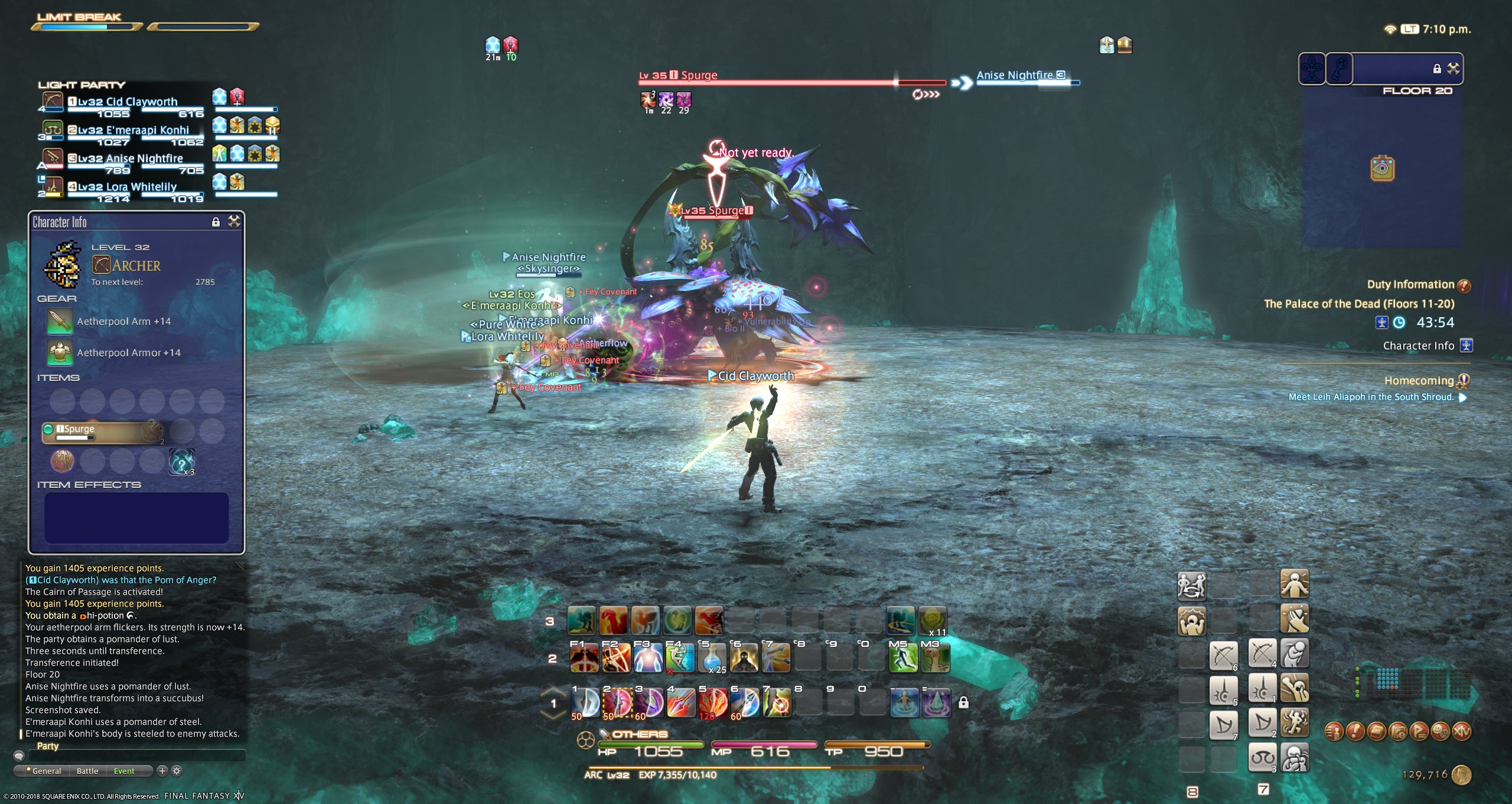Toggle the hotbar lock icon
Screen dimensions: 1512x804
coord(963,702)
